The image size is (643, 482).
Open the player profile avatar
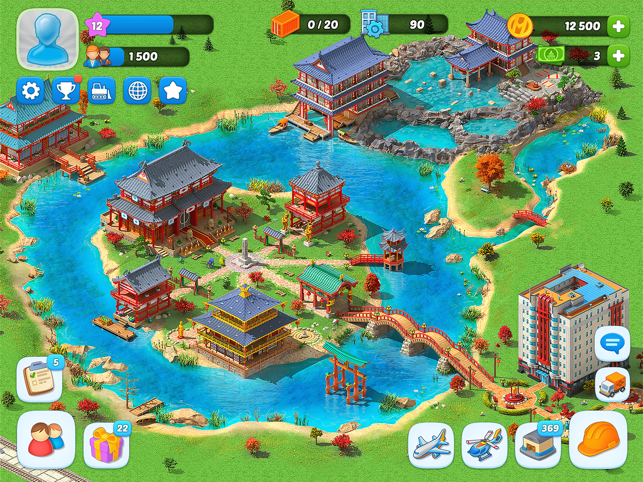pos(48,38)
